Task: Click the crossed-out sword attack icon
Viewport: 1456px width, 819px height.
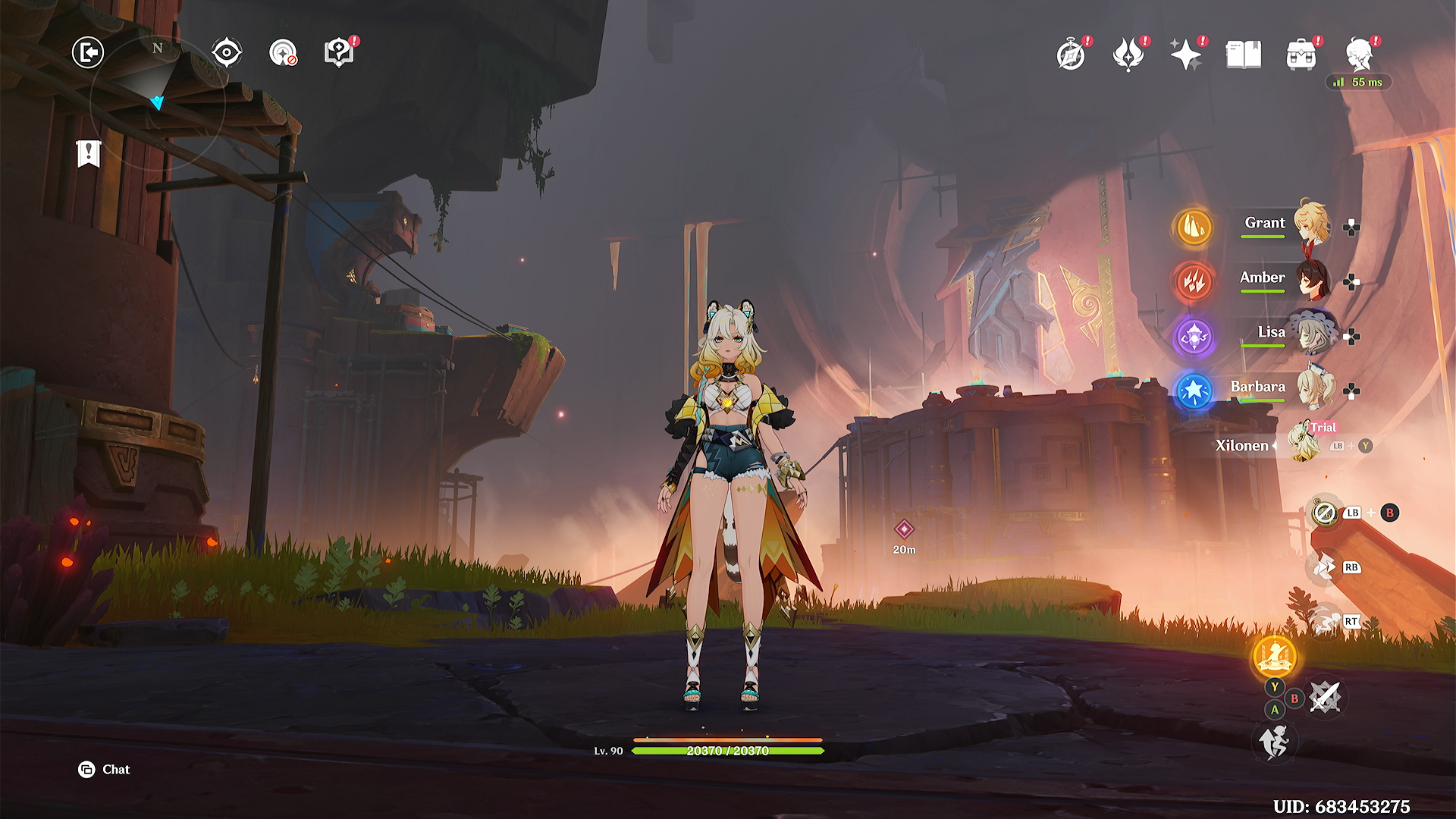Action: [x=1325, y=696]
